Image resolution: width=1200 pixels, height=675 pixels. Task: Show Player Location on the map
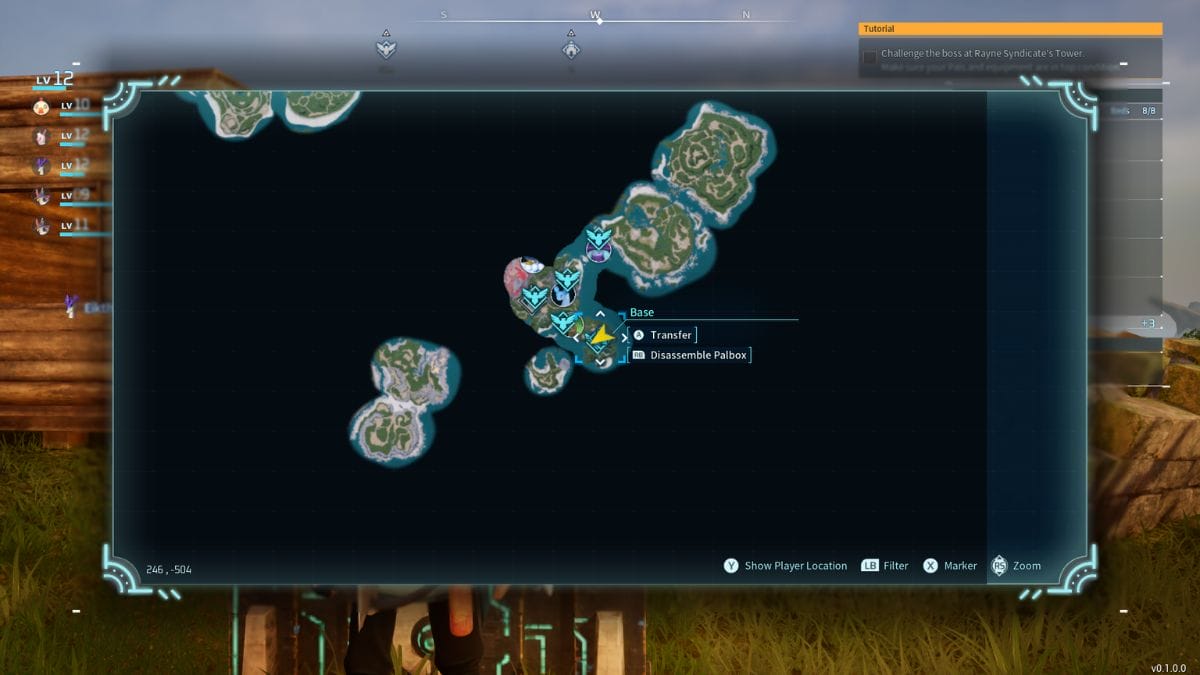785,566
